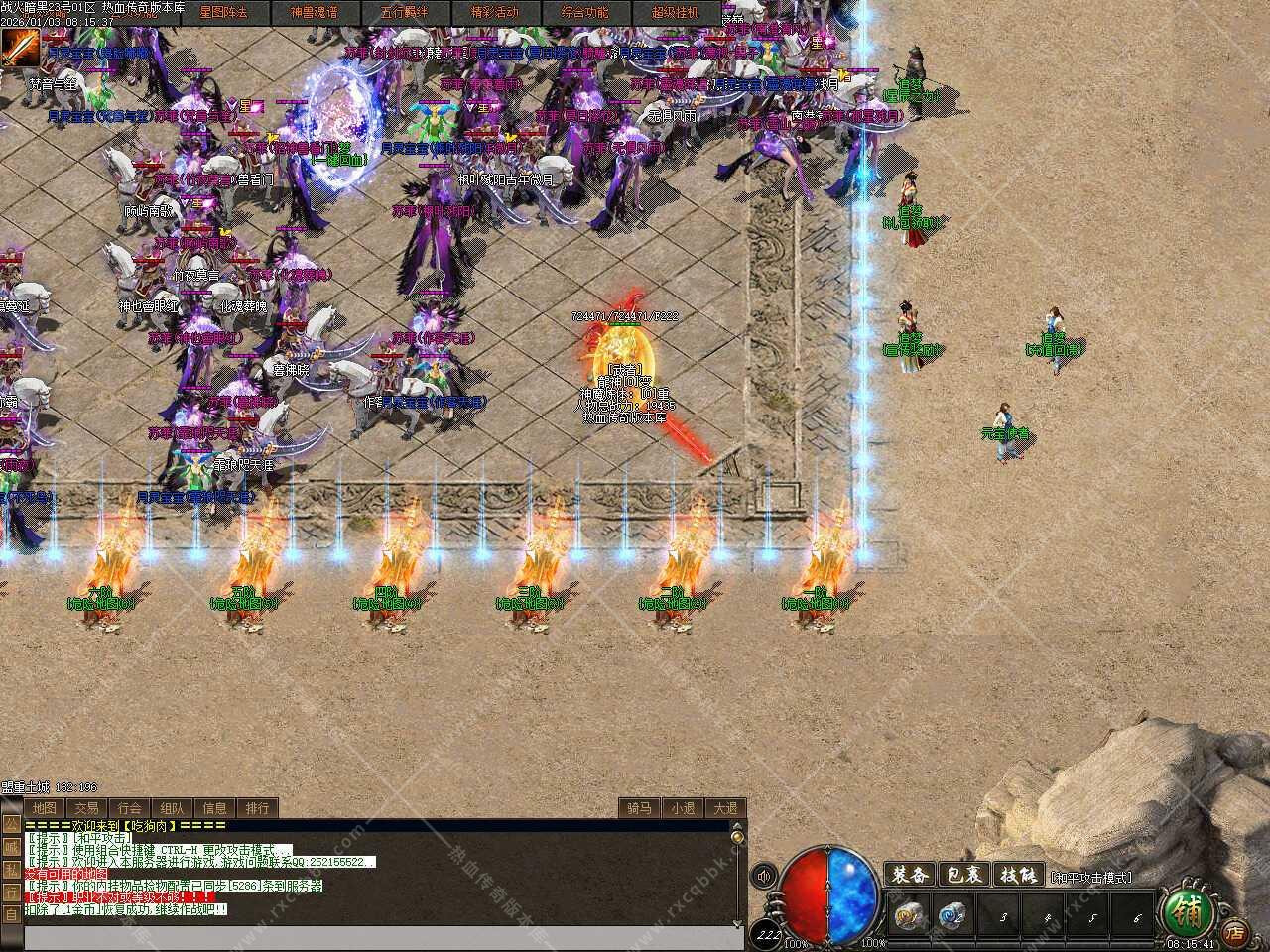Open the 综合功能 menu
This screenshot has height=952, width=1270.
[x=584, y=13]
